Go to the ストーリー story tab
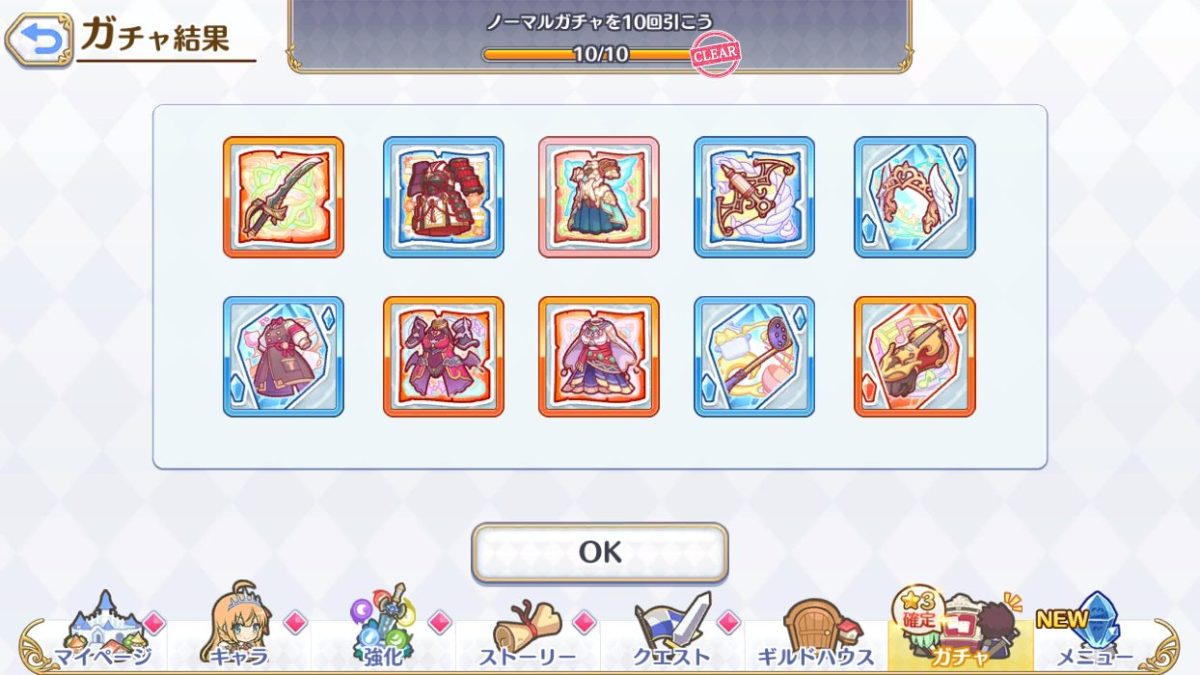This screenshot has width=1200, height=675. (x=527, y=632)
